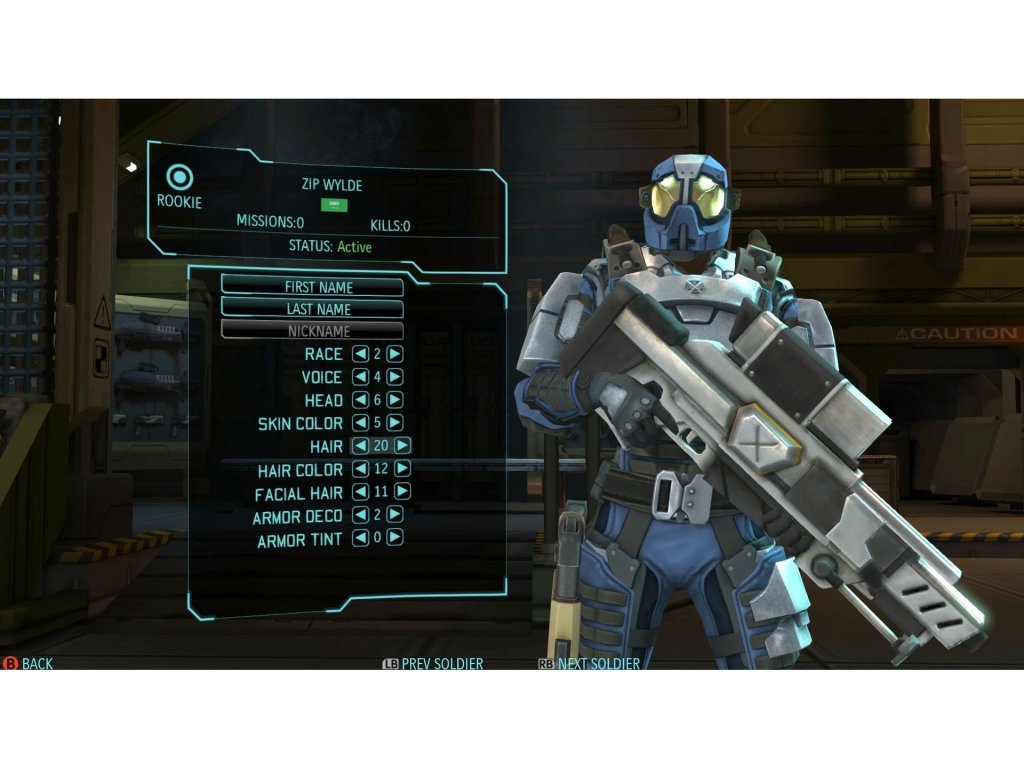Go to the previous Voice option
Viewport: 1024px width, 768px height.
[x=360, y=377]
